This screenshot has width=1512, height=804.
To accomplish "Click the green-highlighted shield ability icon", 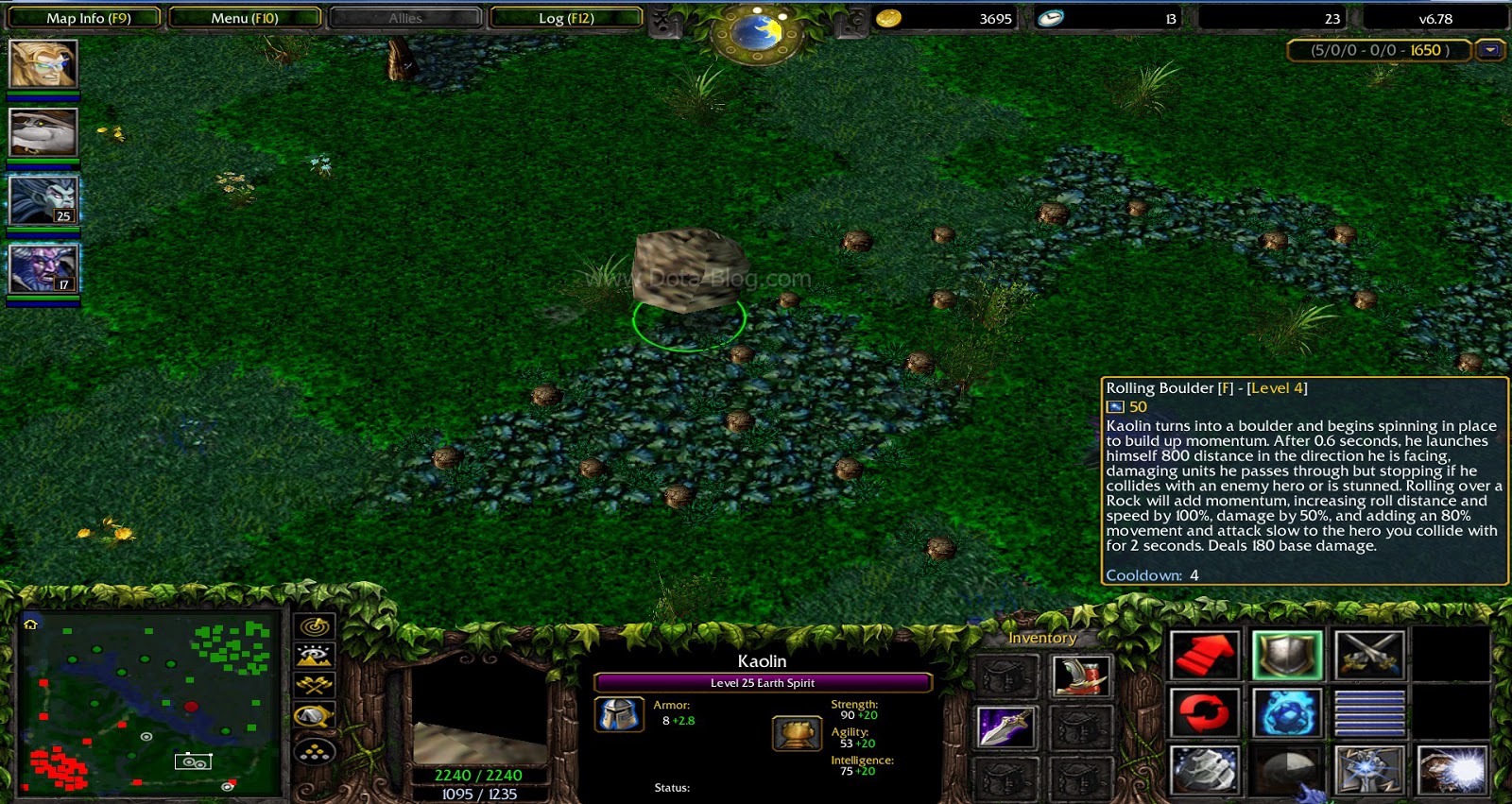I will coord(1288,655).
